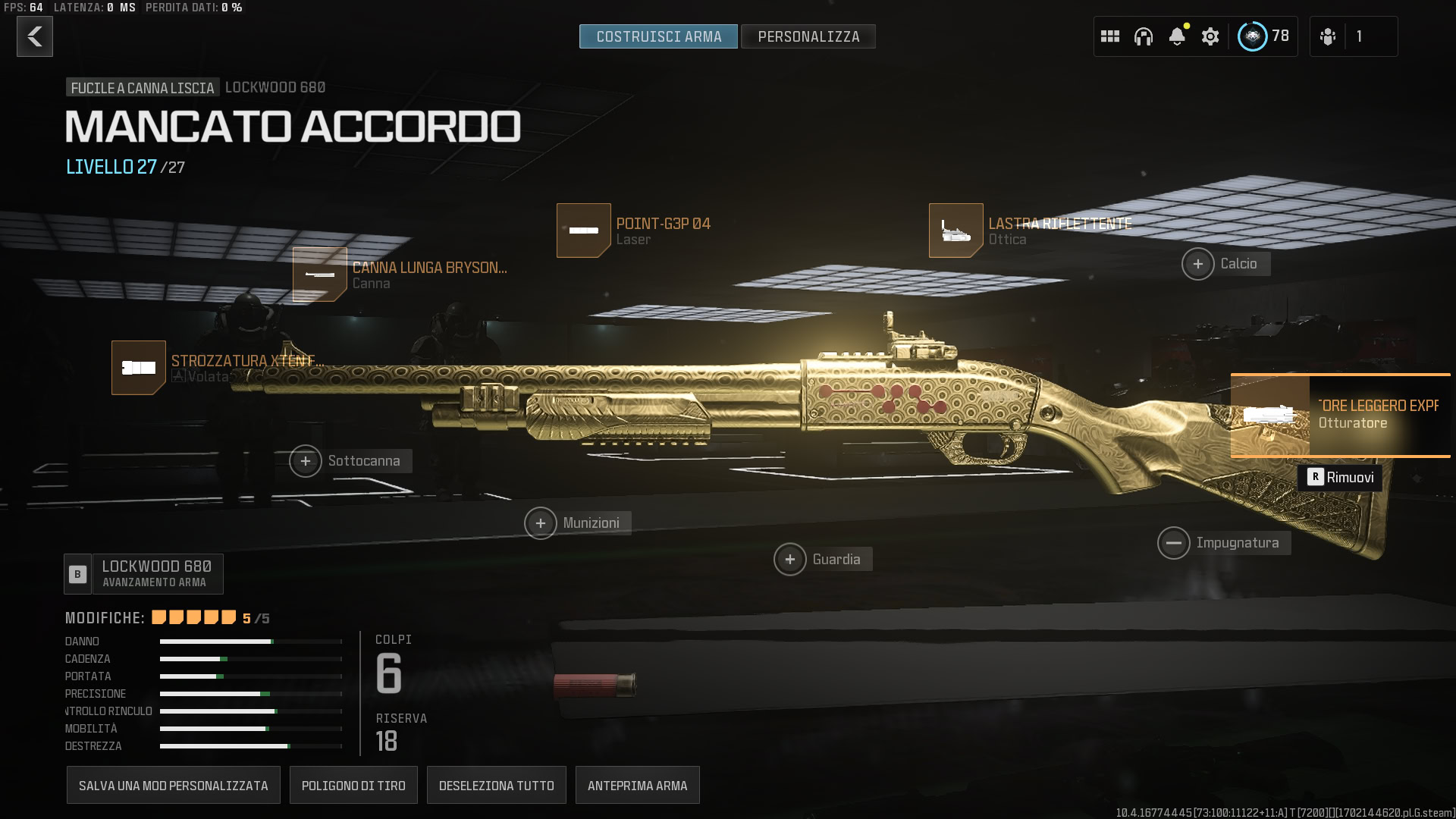Go back using the arrow button
1456x819 pixels.
tap(35, 36)
